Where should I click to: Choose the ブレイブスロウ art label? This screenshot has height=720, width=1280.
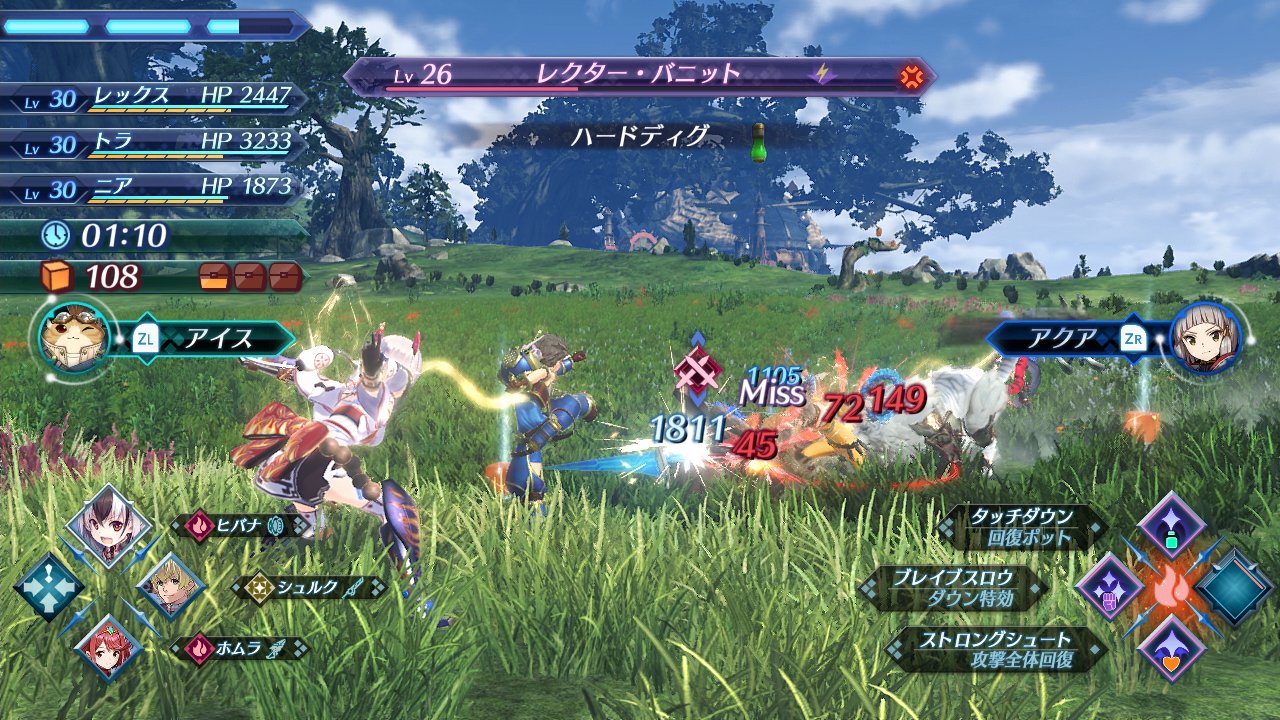[x=953, y=587]
